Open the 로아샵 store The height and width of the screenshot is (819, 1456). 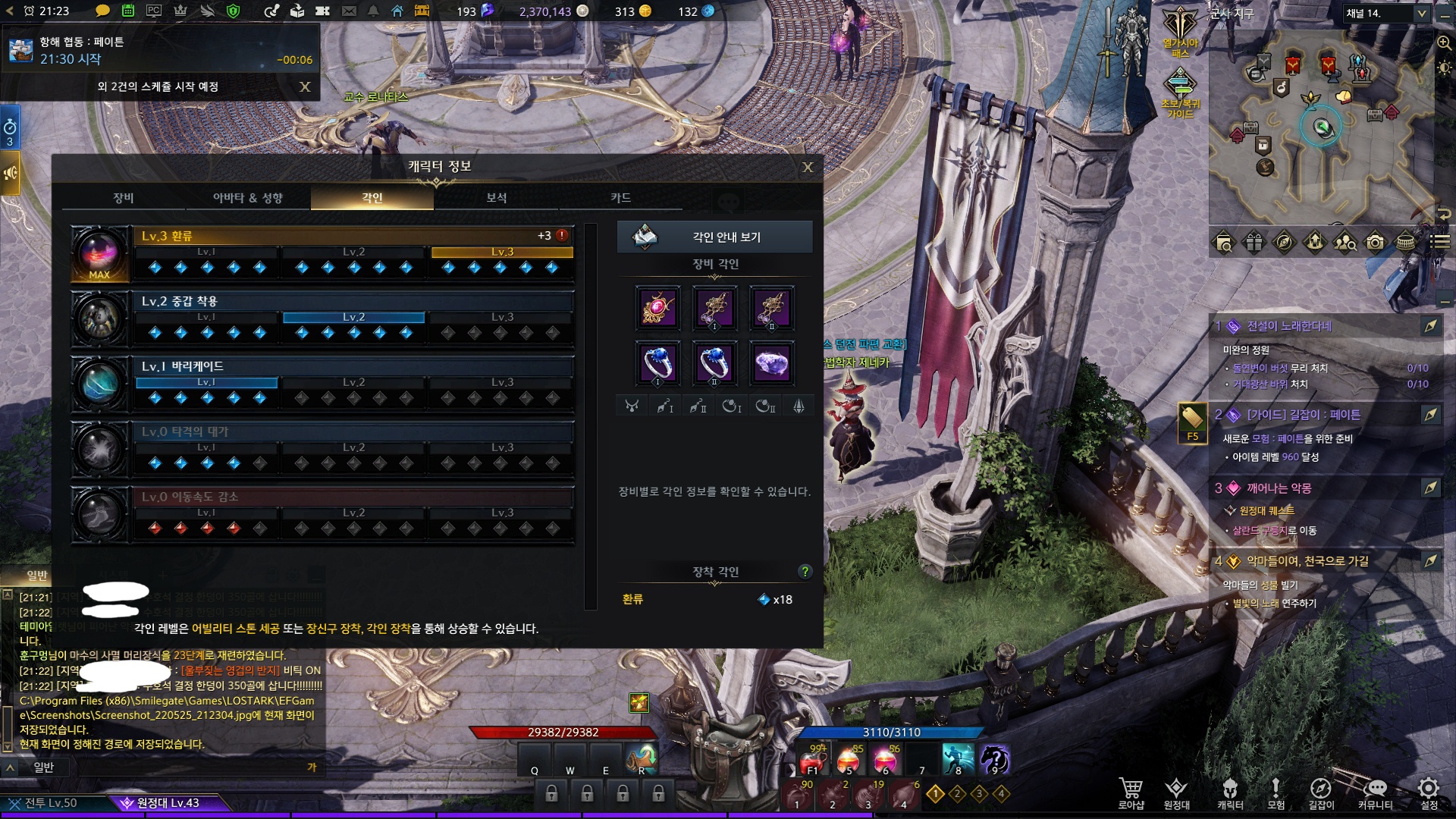pos(1131,792)
